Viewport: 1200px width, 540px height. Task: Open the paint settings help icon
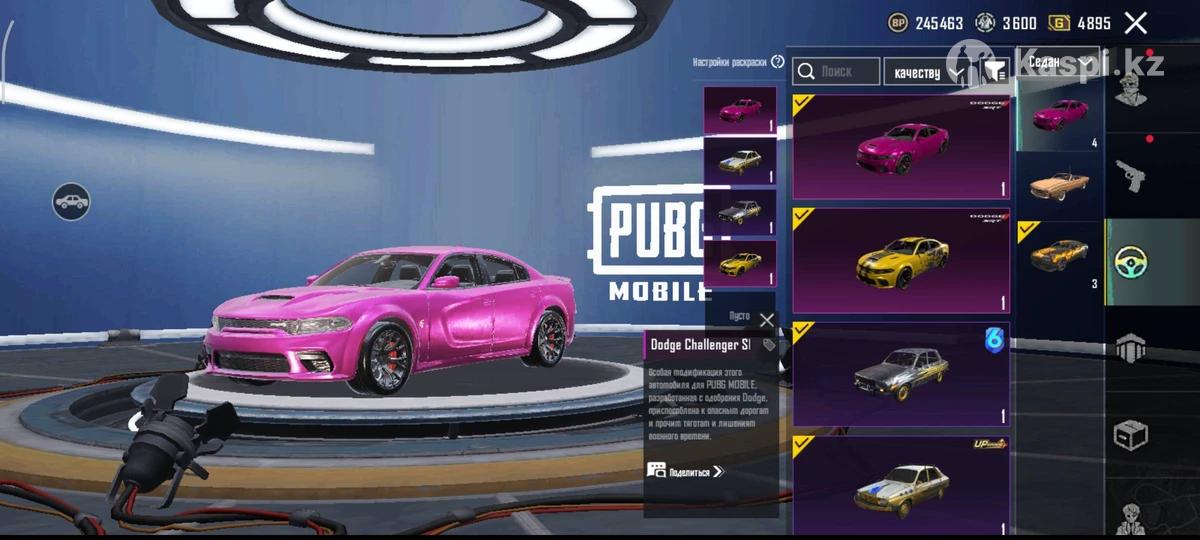[778, 62]
